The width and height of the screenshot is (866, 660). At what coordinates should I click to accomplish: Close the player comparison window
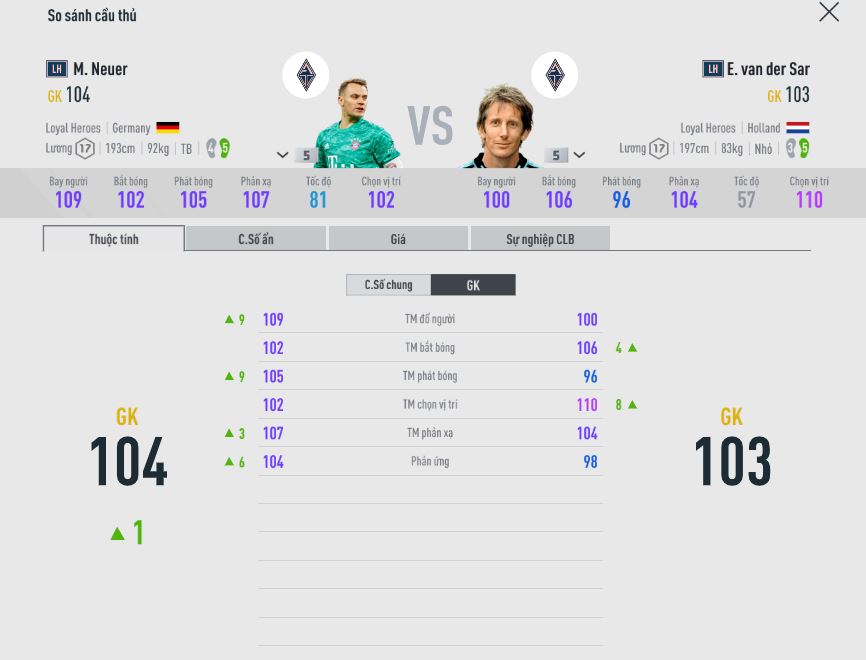pyautogui.click(x=828, y=12)
